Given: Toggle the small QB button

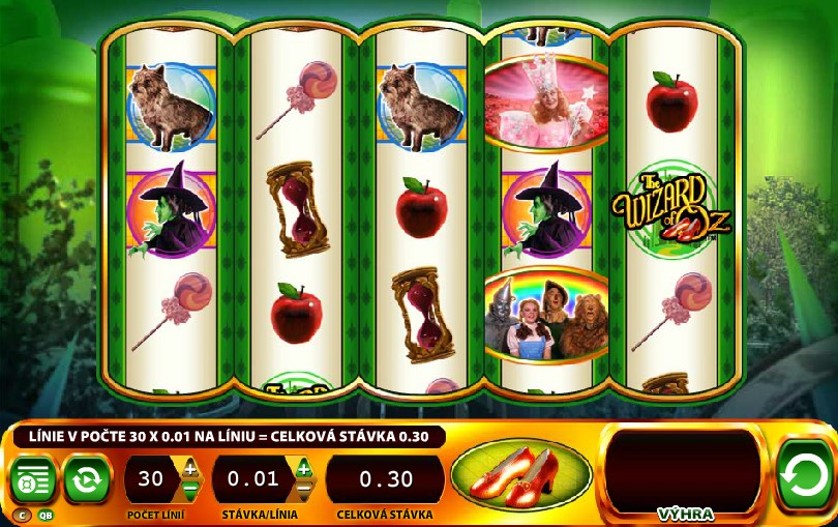Looking at the screenshot, I should pyautogui.click(x=45, y=516).
